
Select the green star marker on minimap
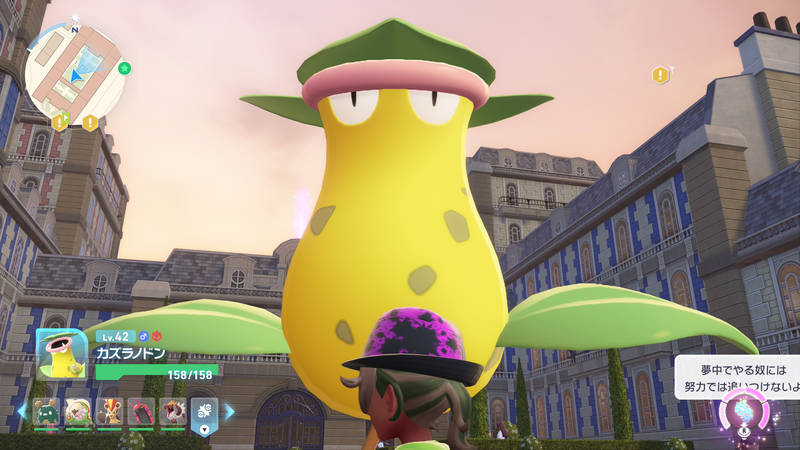[124, 69]
